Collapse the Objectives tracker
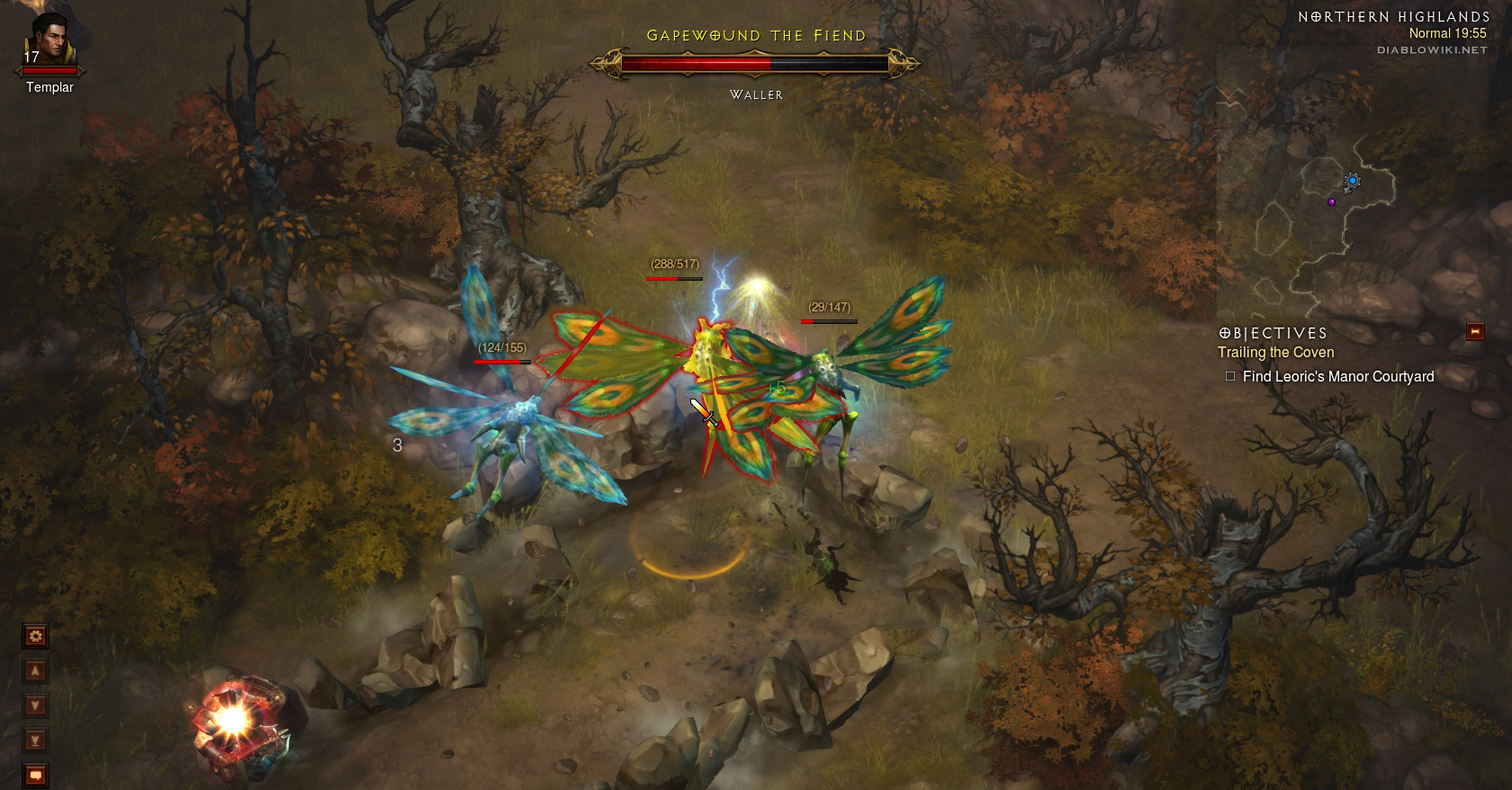Image resolution: width=1512 pixels, height=790 pixels. click(1474, 332)
